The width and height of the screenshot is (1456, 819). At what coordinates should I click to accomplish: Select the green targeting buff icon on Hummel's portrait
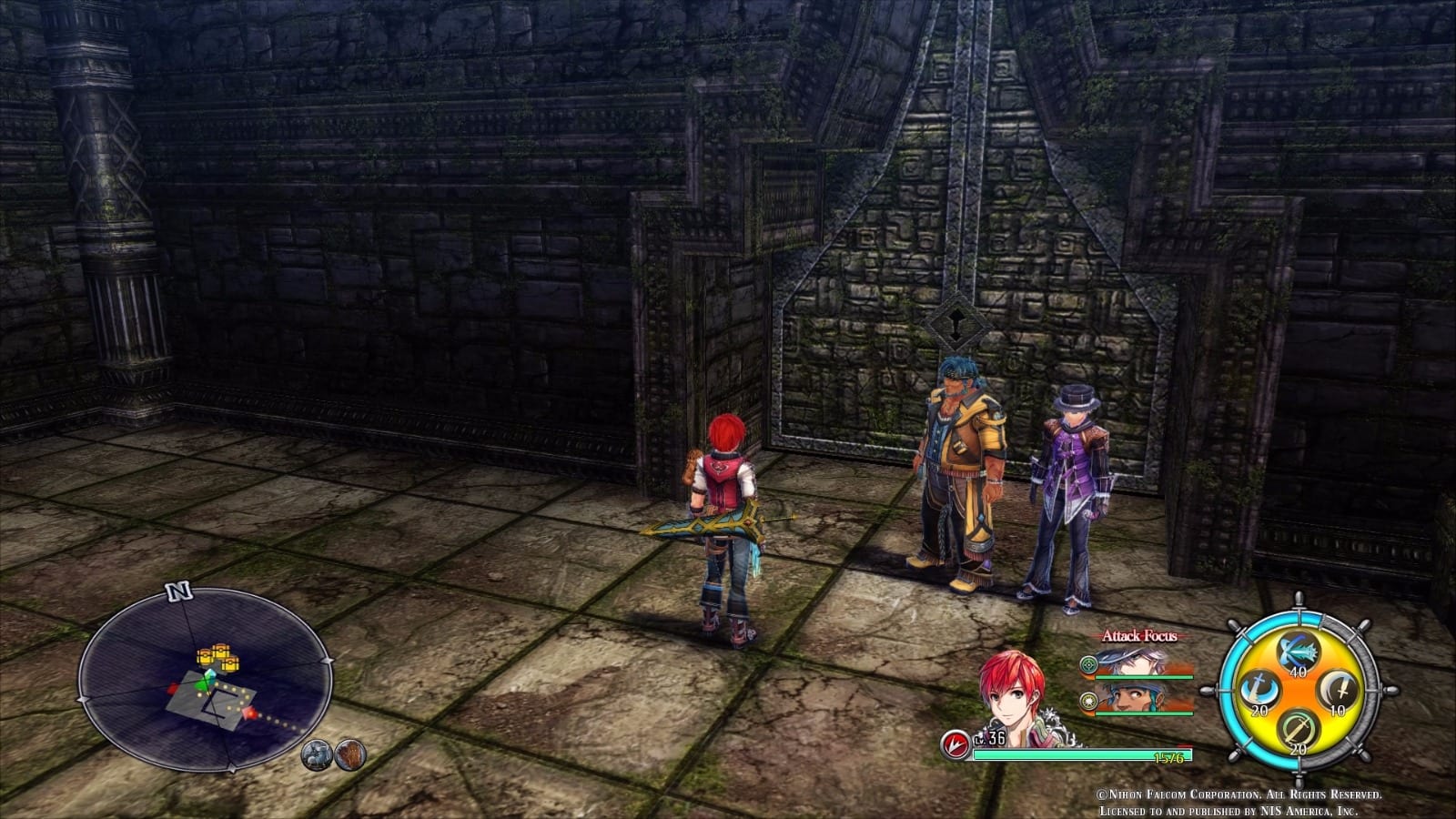(1089, 663)
